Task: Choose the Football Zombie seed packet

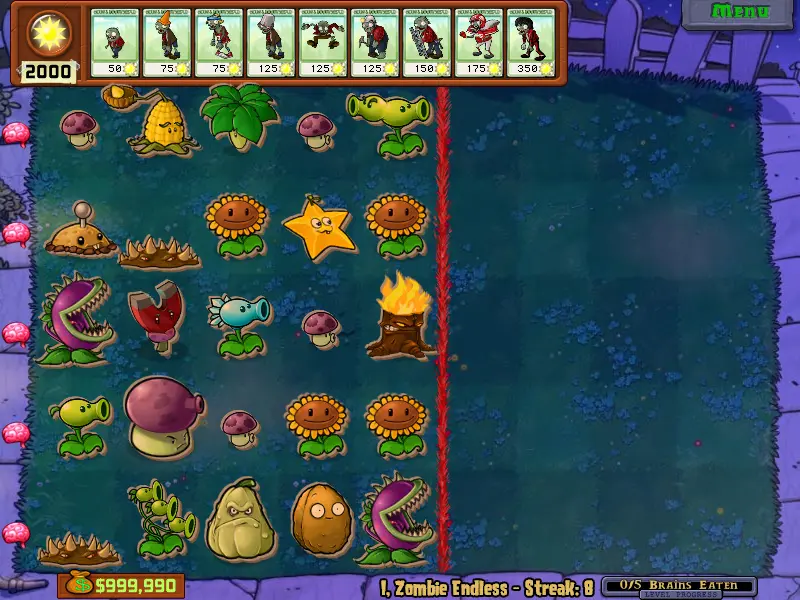Action: [x=478, y=42]
